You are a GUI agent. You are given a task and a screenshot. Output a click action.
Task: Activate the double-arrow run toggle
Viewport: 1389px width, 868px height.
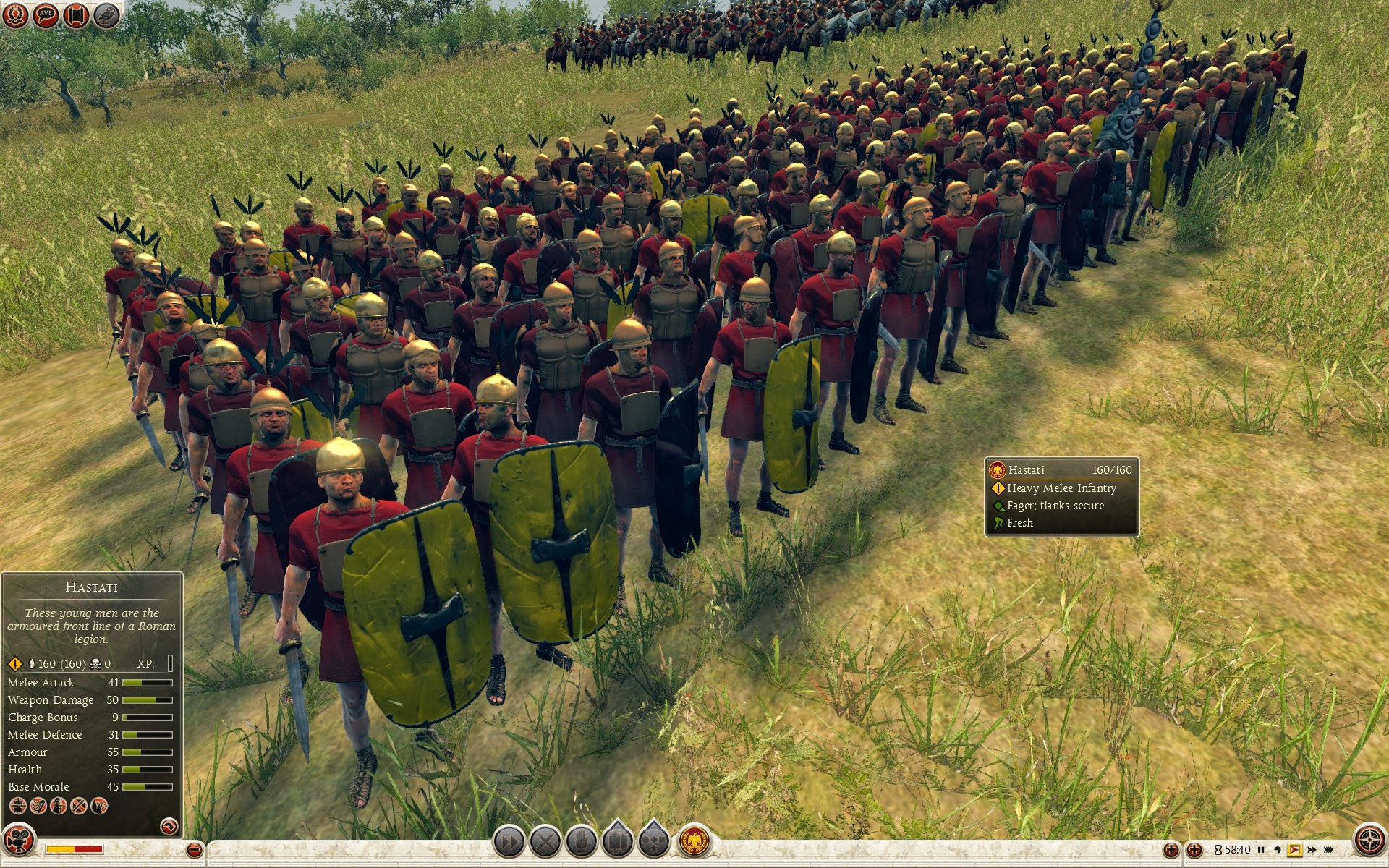pos(509,841)
